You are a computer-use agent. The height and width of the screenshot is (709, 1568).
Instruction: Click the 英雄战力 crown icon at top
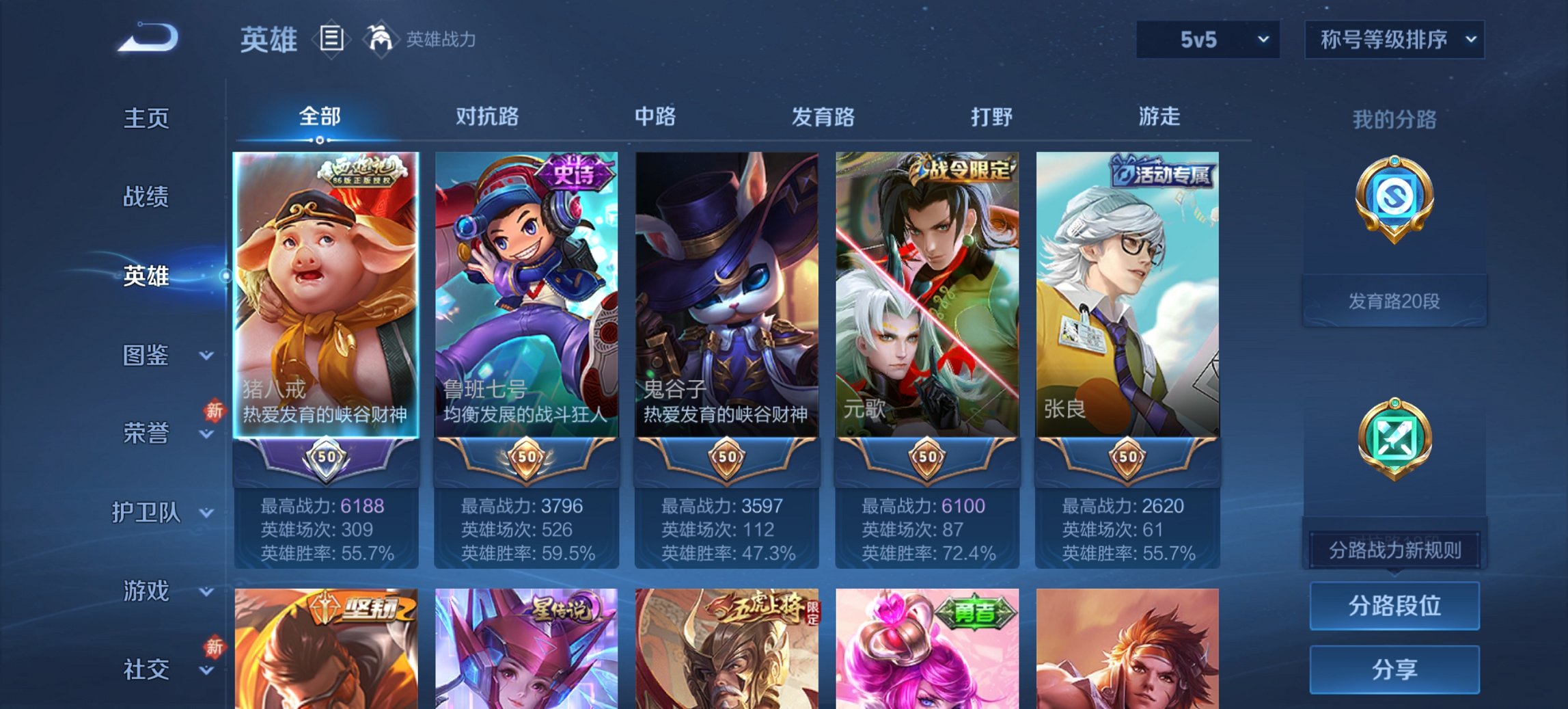point(381,38)
